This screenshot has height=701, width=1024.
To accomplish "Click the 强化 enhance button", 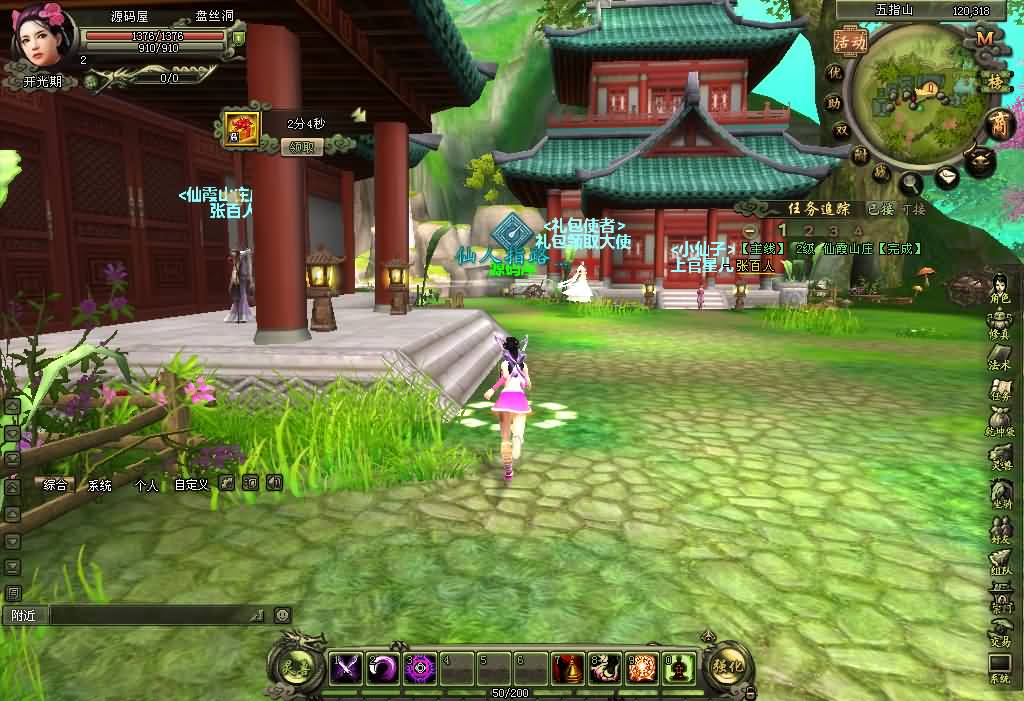I will click(727, 665).
